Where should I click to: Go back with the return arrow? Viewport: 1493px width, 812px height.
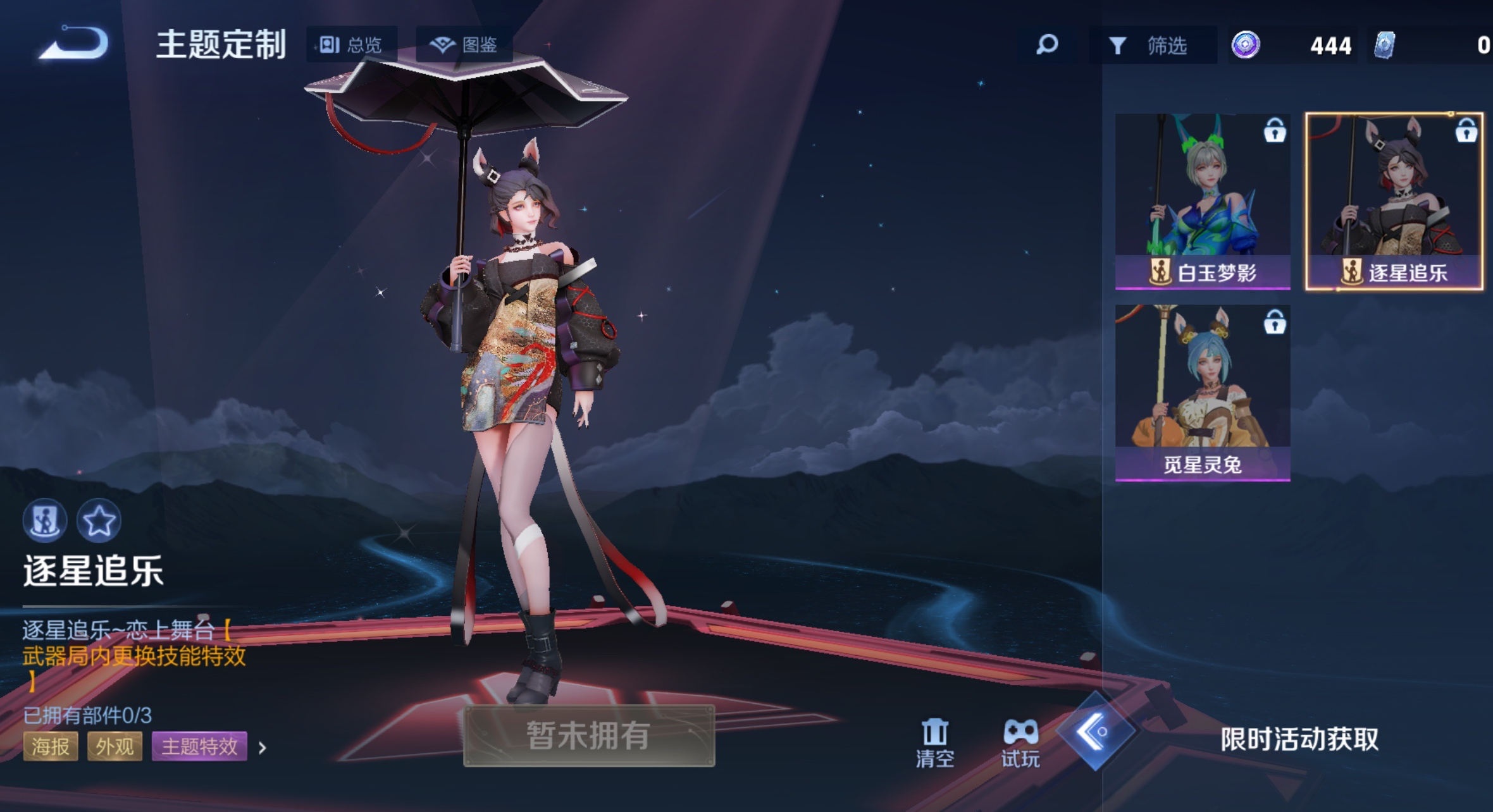click(74, 44)
